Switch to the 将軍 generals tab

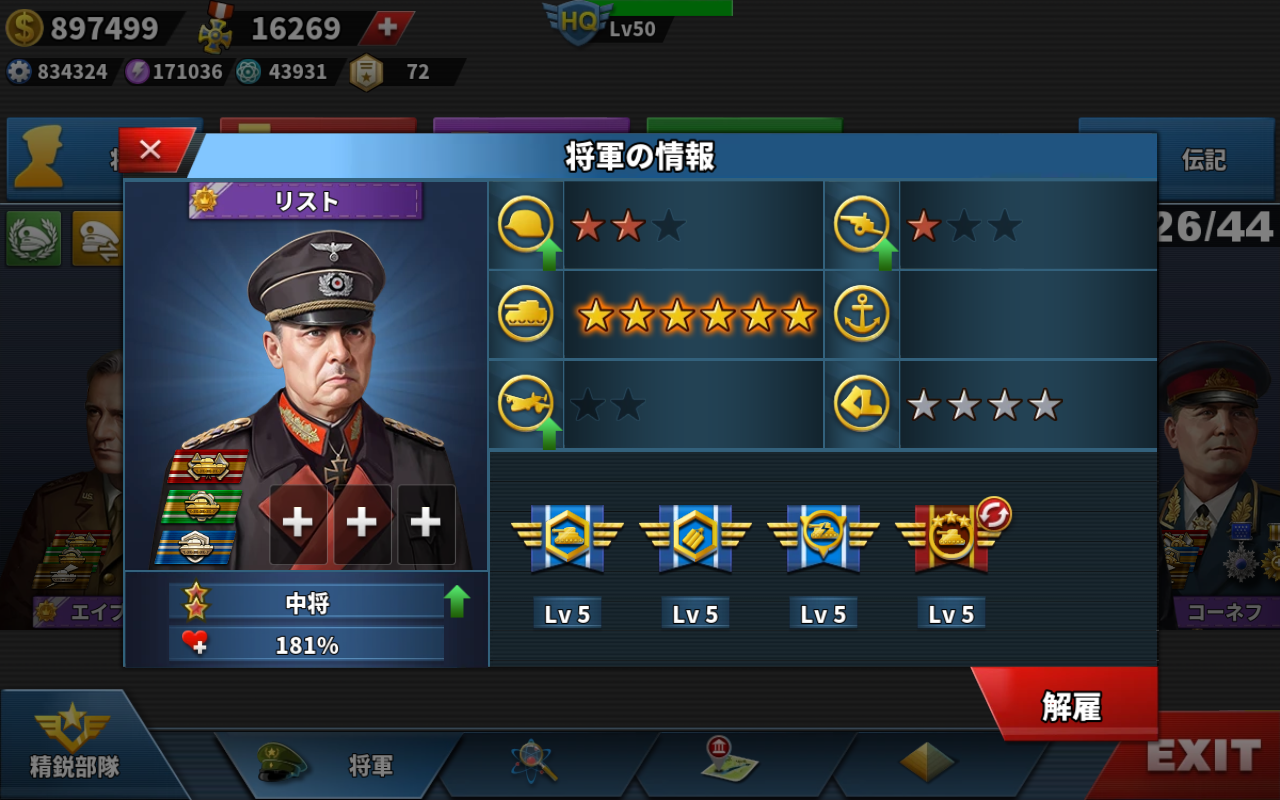coord(338,765)
